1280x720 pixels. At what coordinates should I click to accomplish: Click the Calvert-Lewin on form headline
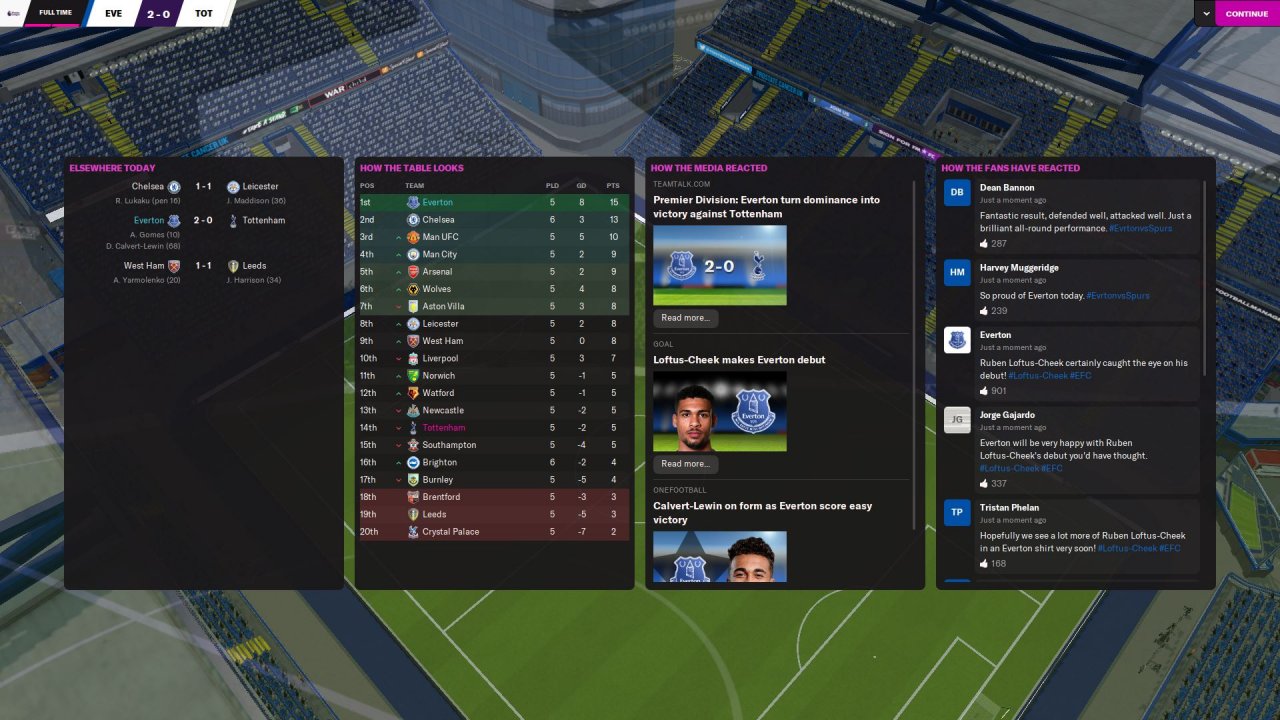click(762, 513)
